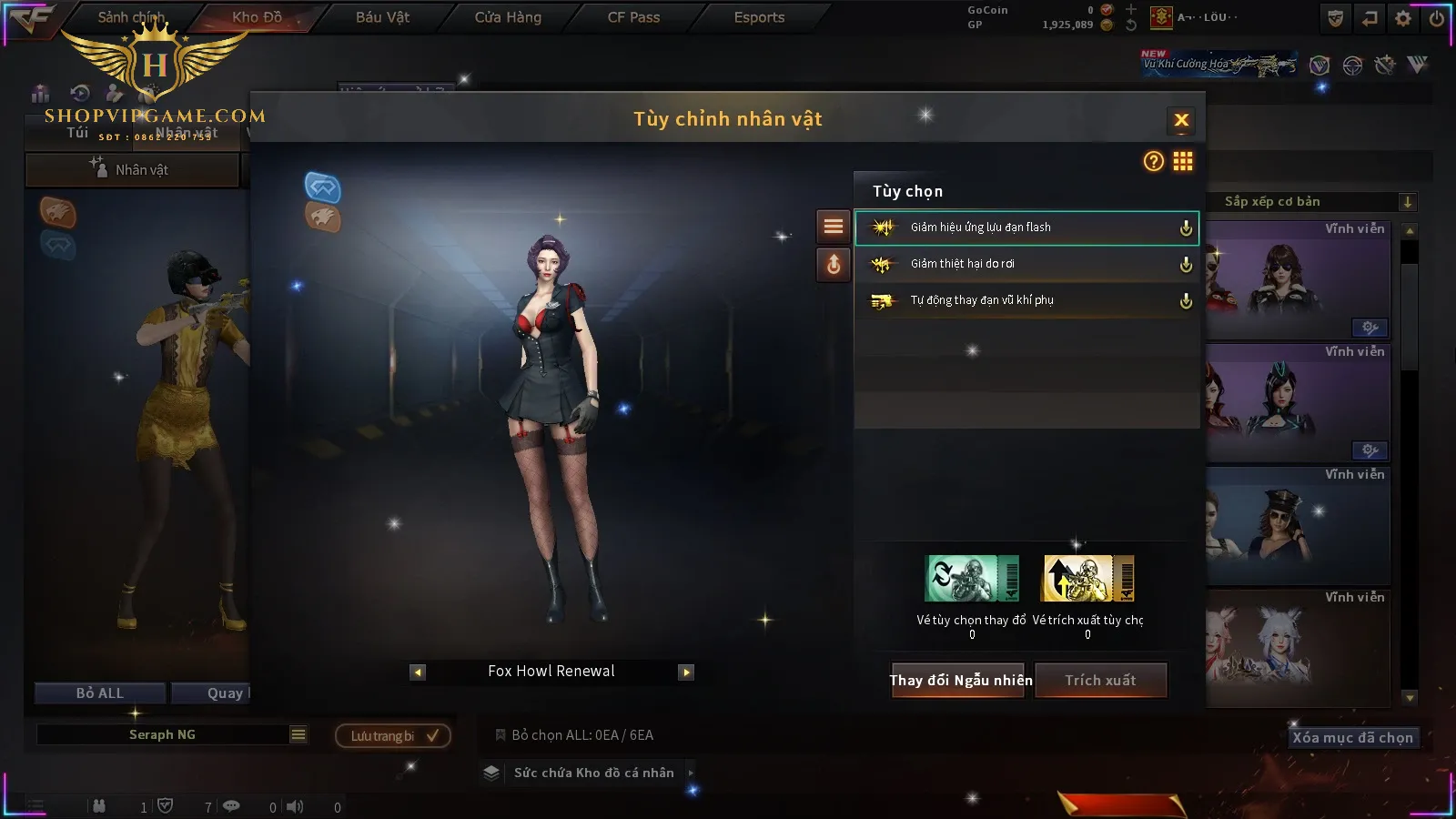The height and width of the screenshot is (819, 1456).
Task: Show the next character with right arrow
Action: (686, 672)
